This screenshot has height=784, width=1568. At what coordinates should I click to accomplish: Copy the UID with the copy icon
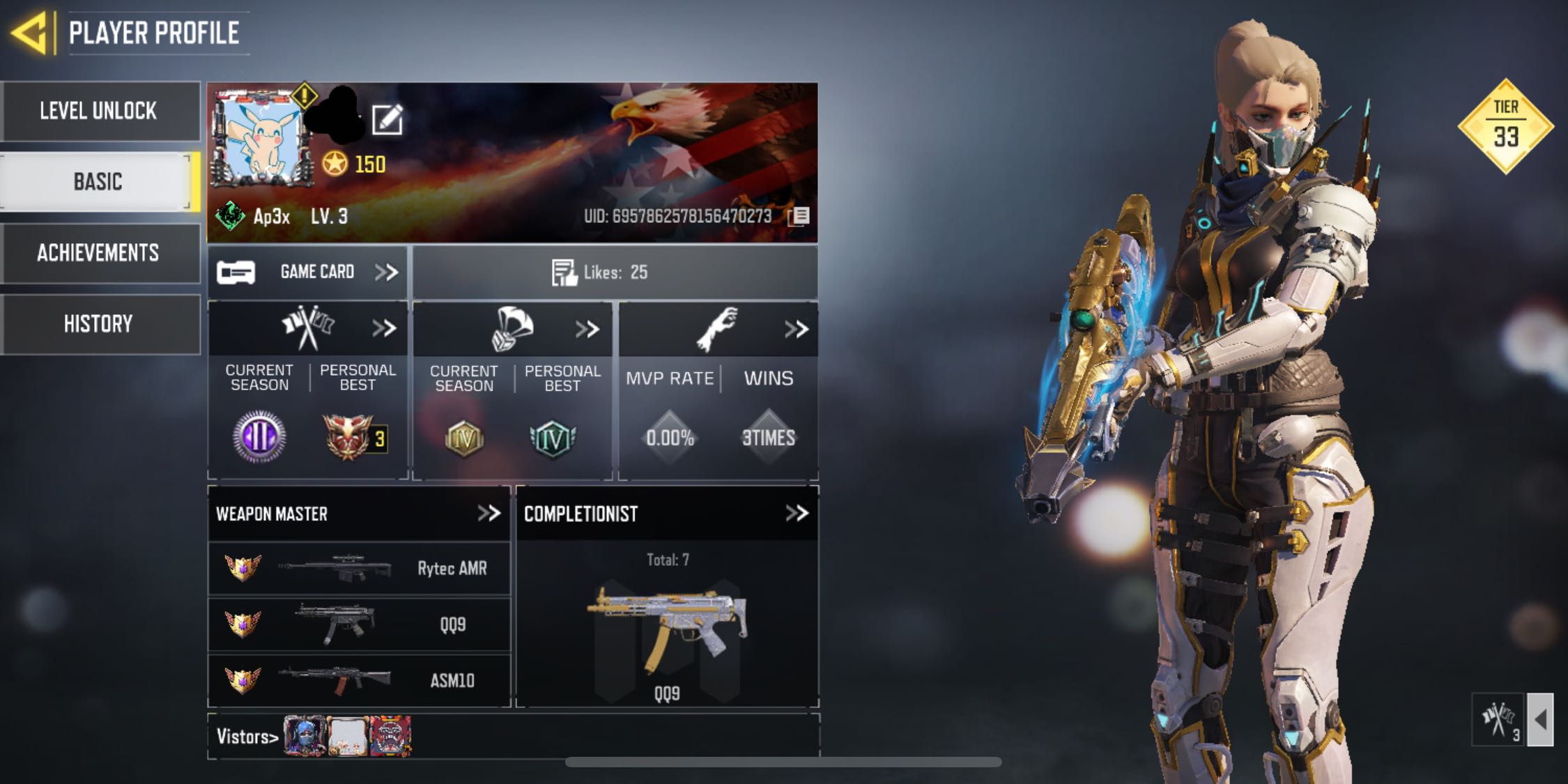point(799,216)
